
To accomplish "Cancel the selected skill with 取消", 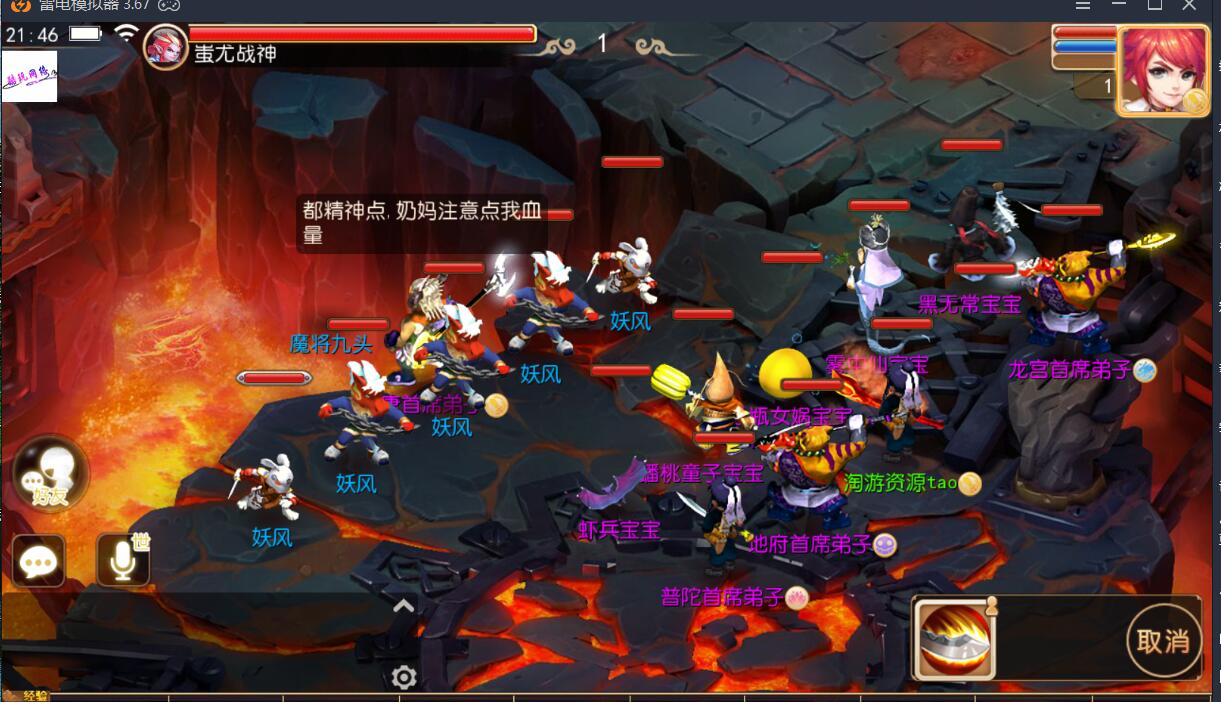I will (1163, 641).
